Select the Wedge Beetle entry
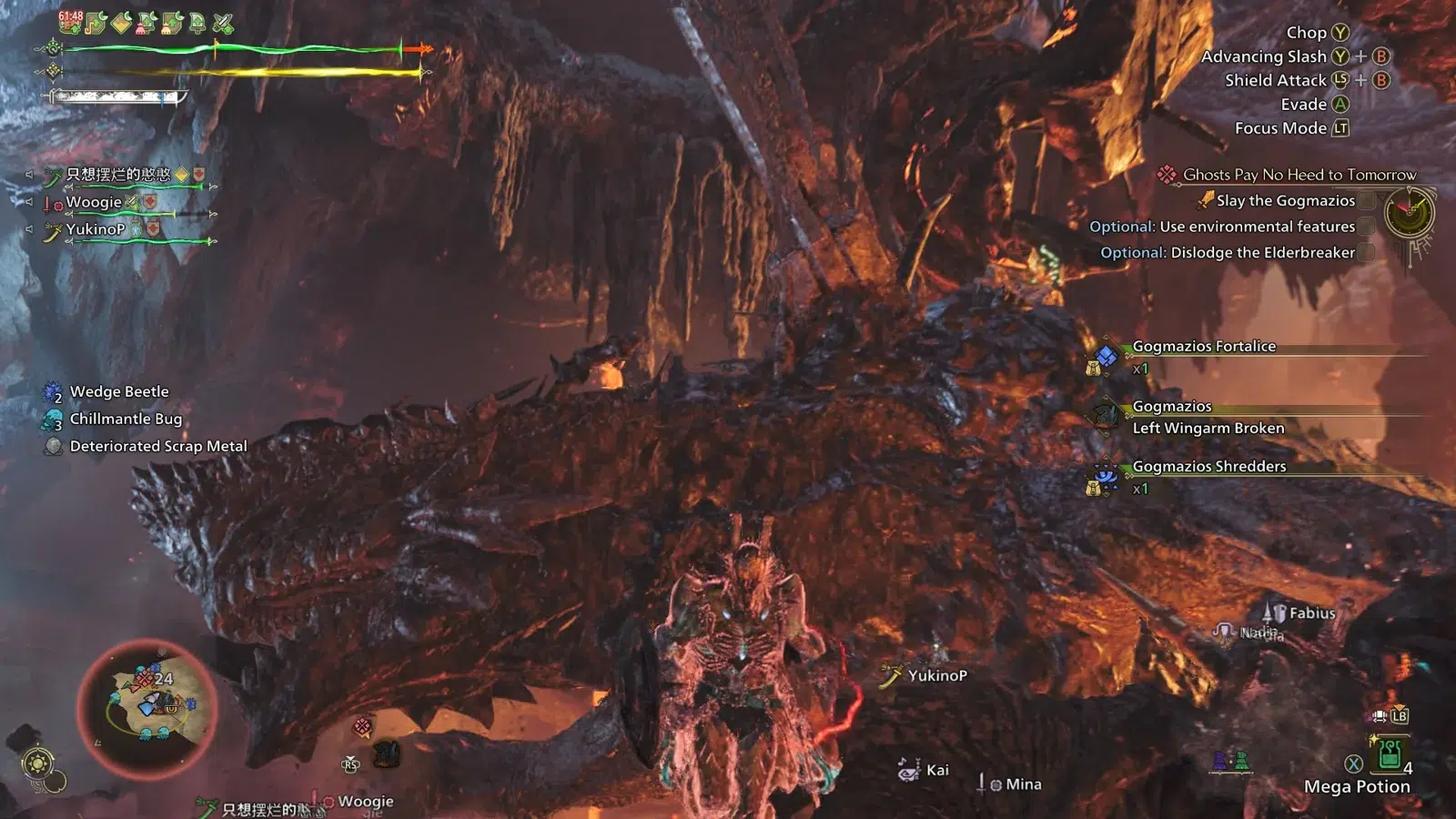 (x=118, y=392)
